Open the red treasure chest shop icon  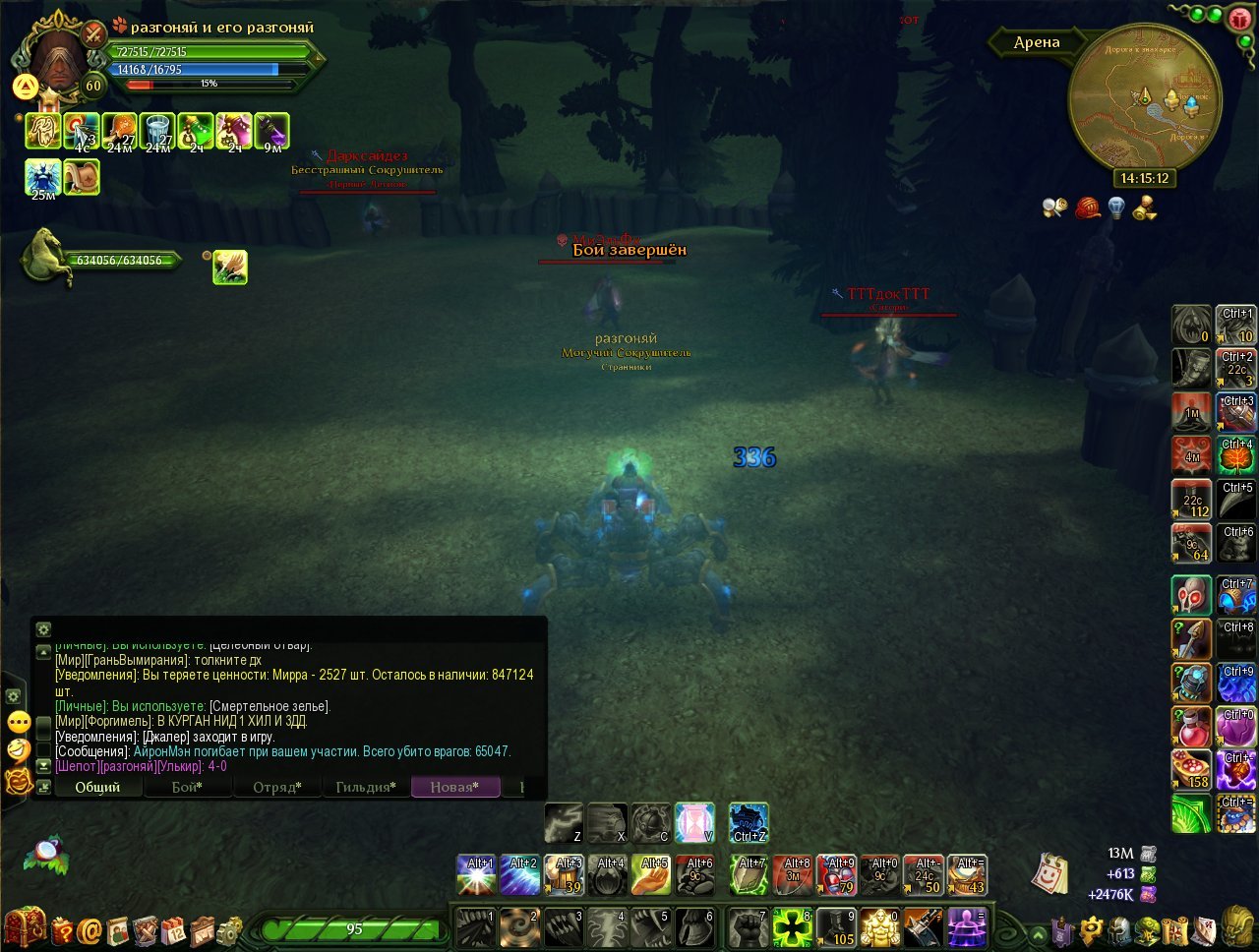[x=24, y=927]
